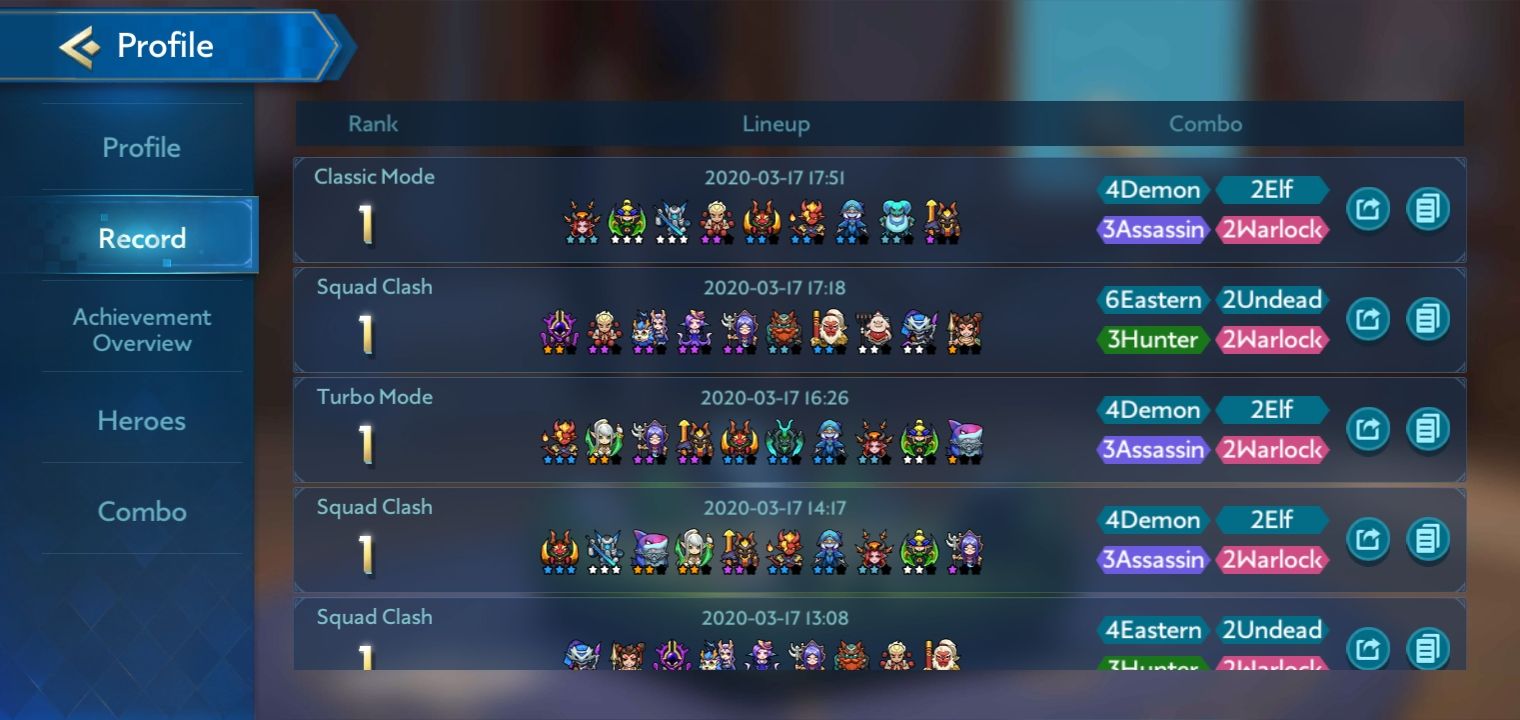This screenshot has width=1520, height=720.
Task: Open the Heroes section
Action: click(141, 421)
